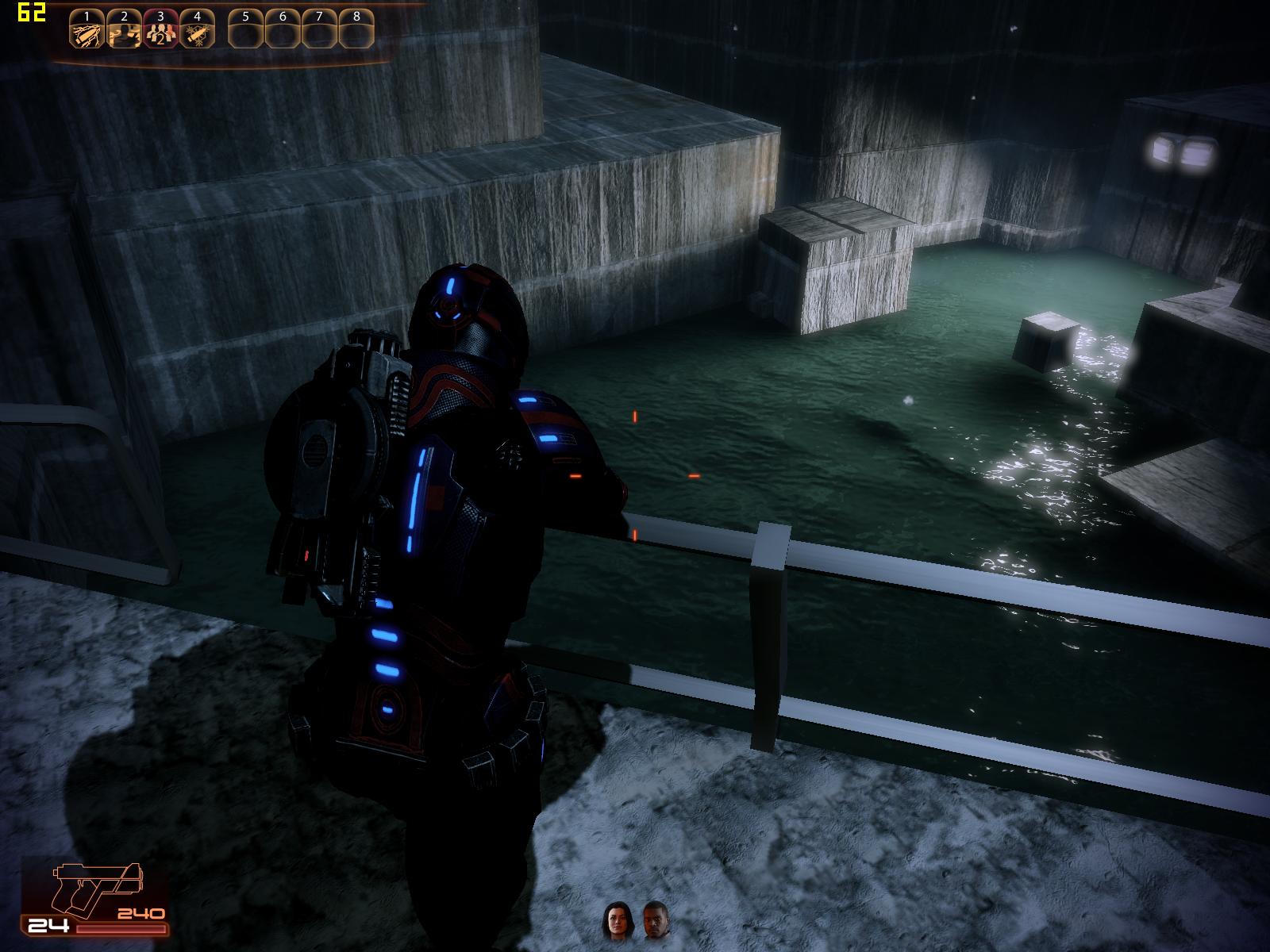Select the male squadmate portrait
1270x952 pixels.
point(655,921)
